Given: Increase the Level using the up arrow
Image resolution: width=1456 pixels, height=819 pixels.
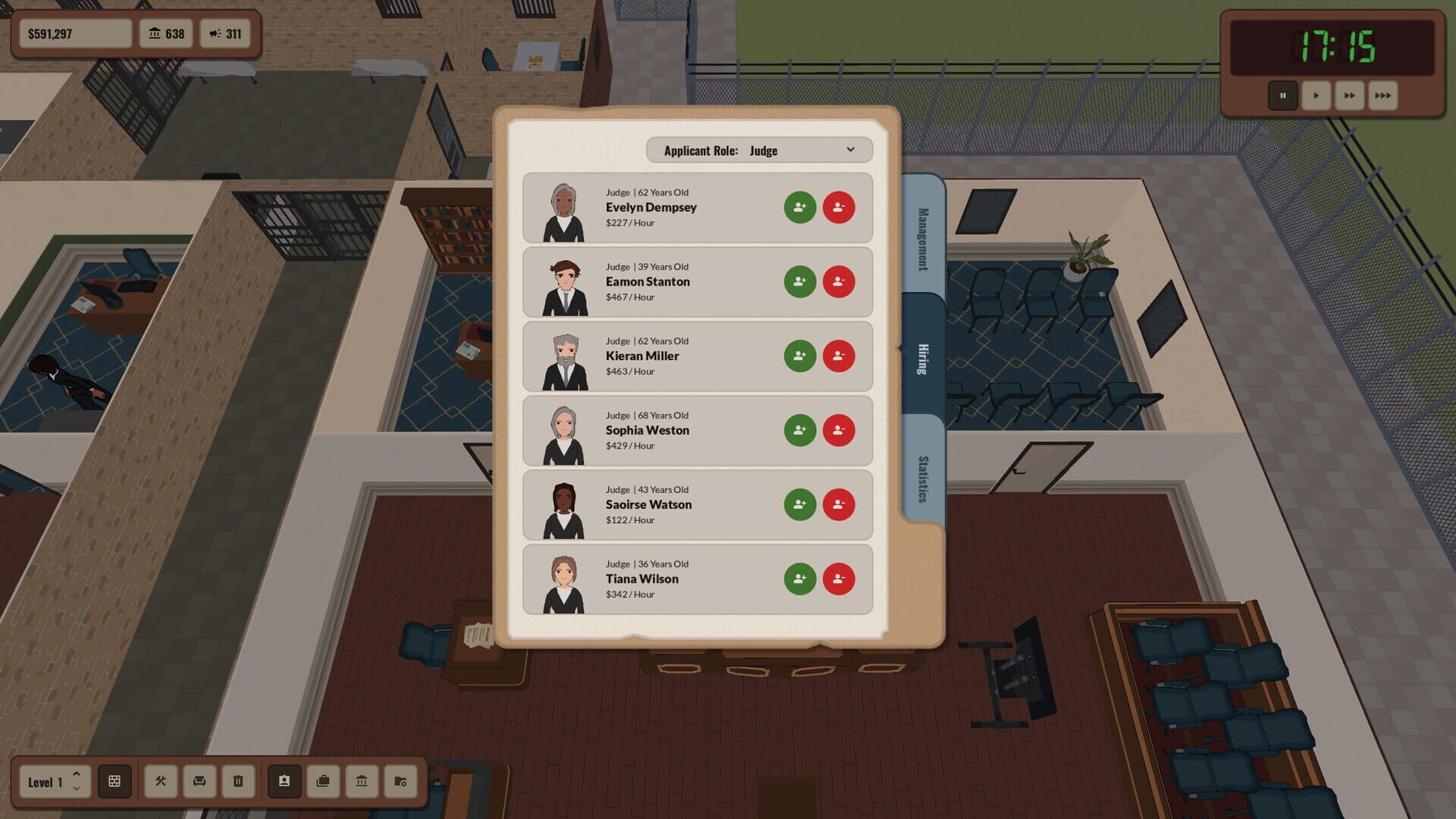Looking at the screenshot, I should click(x=77, y=774).
